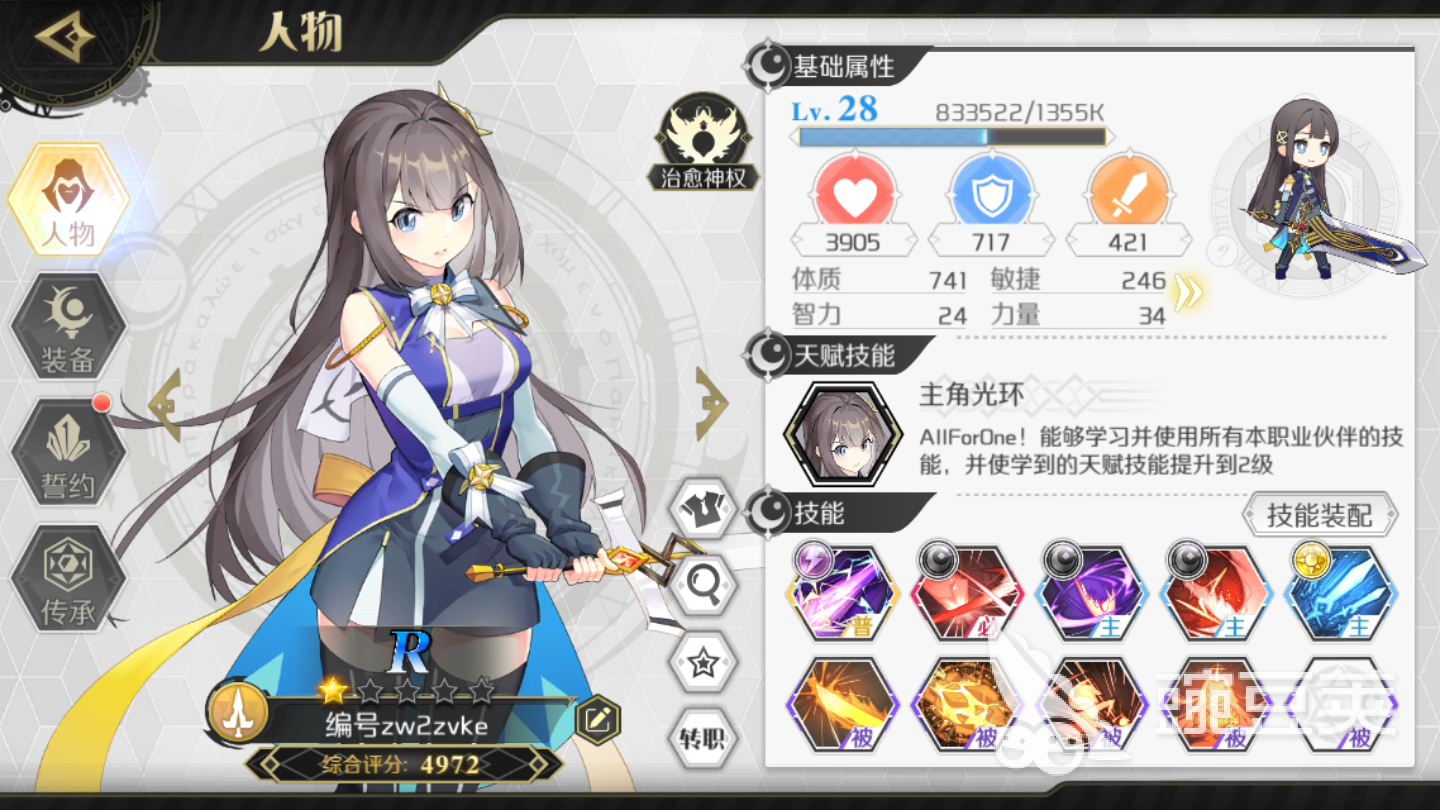
Task: Edit the character name with pencil icon
Action: tap(598, 717)
